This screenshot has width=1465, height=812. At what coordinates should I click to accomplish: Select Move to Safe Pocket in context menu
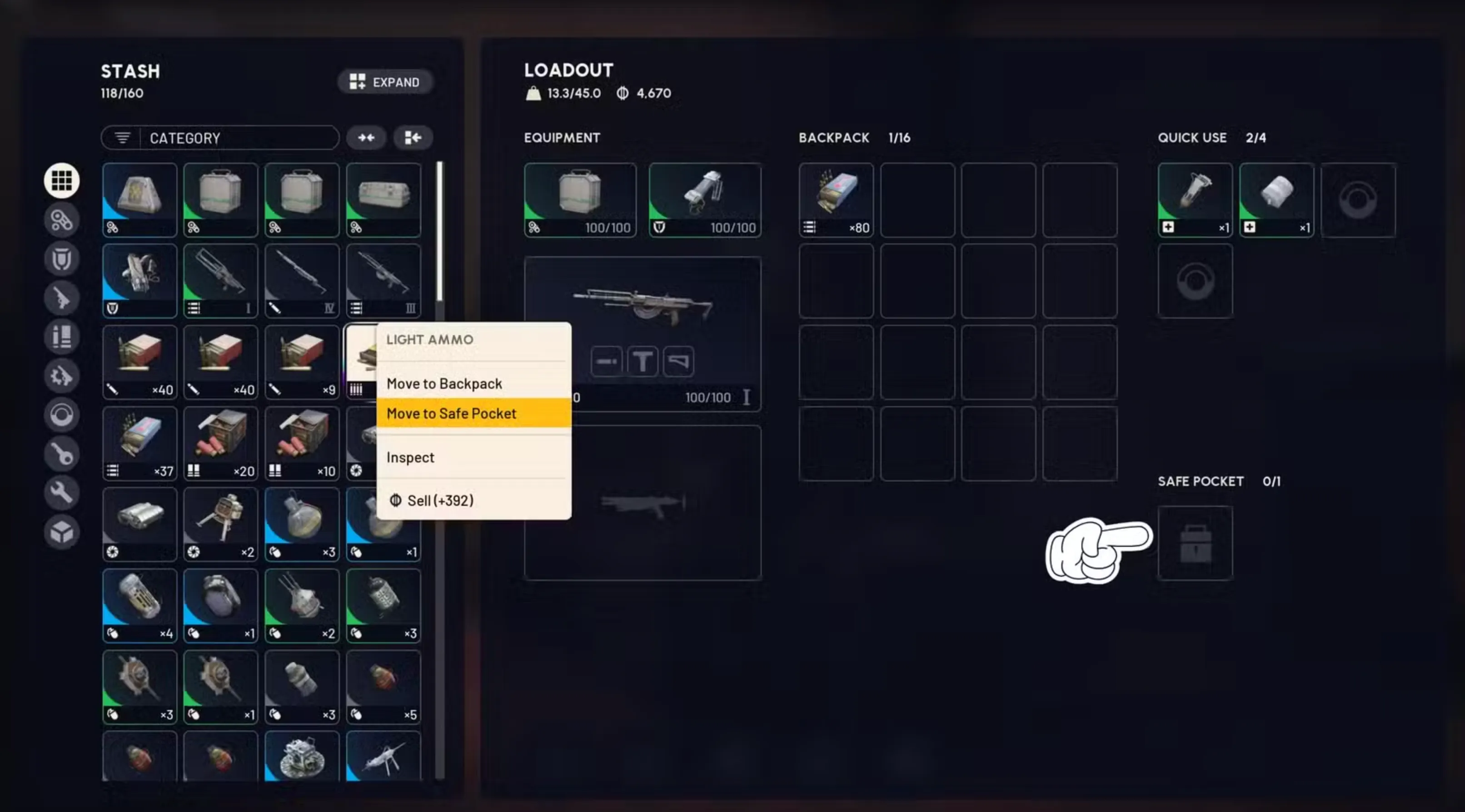[x=473, y=413]
